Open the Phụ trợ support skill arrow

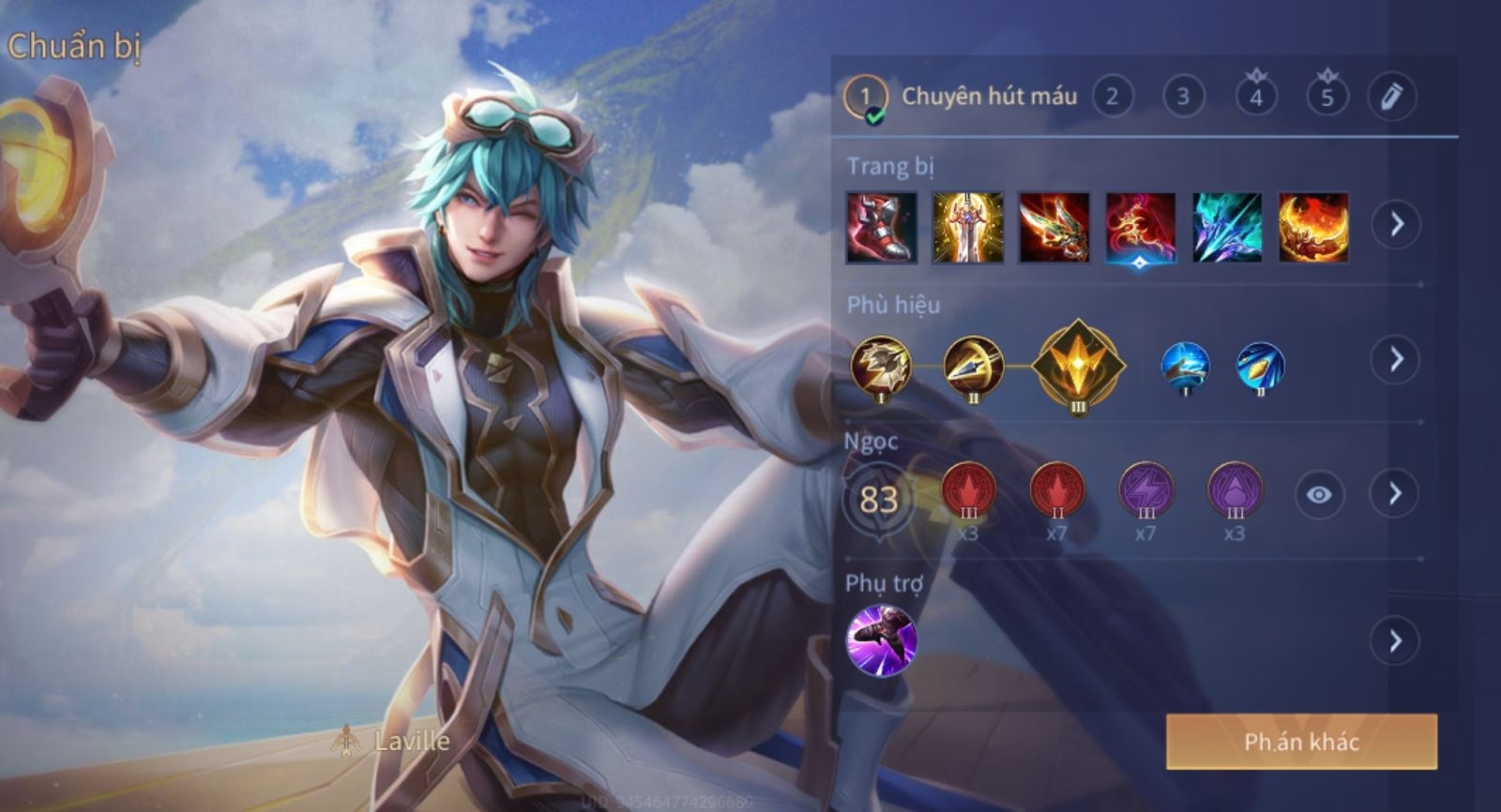point(1396,641)
